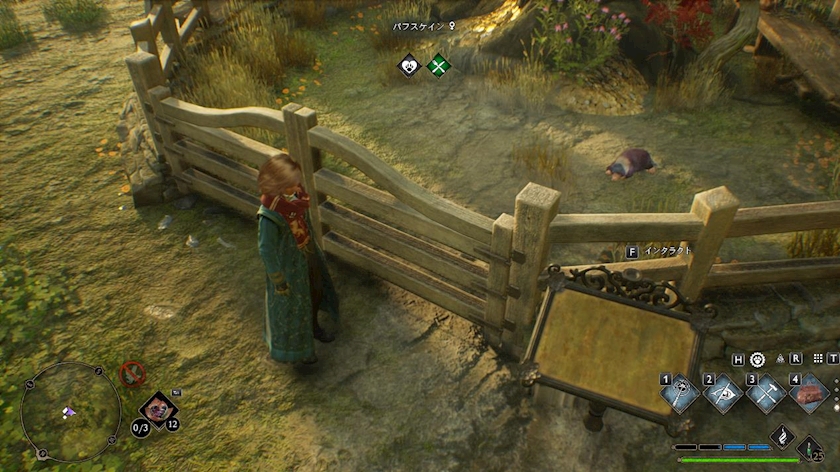Click the Ancient Magic swirl icon
The width and height of the screenshot is (840, 472).
point(783,436)
